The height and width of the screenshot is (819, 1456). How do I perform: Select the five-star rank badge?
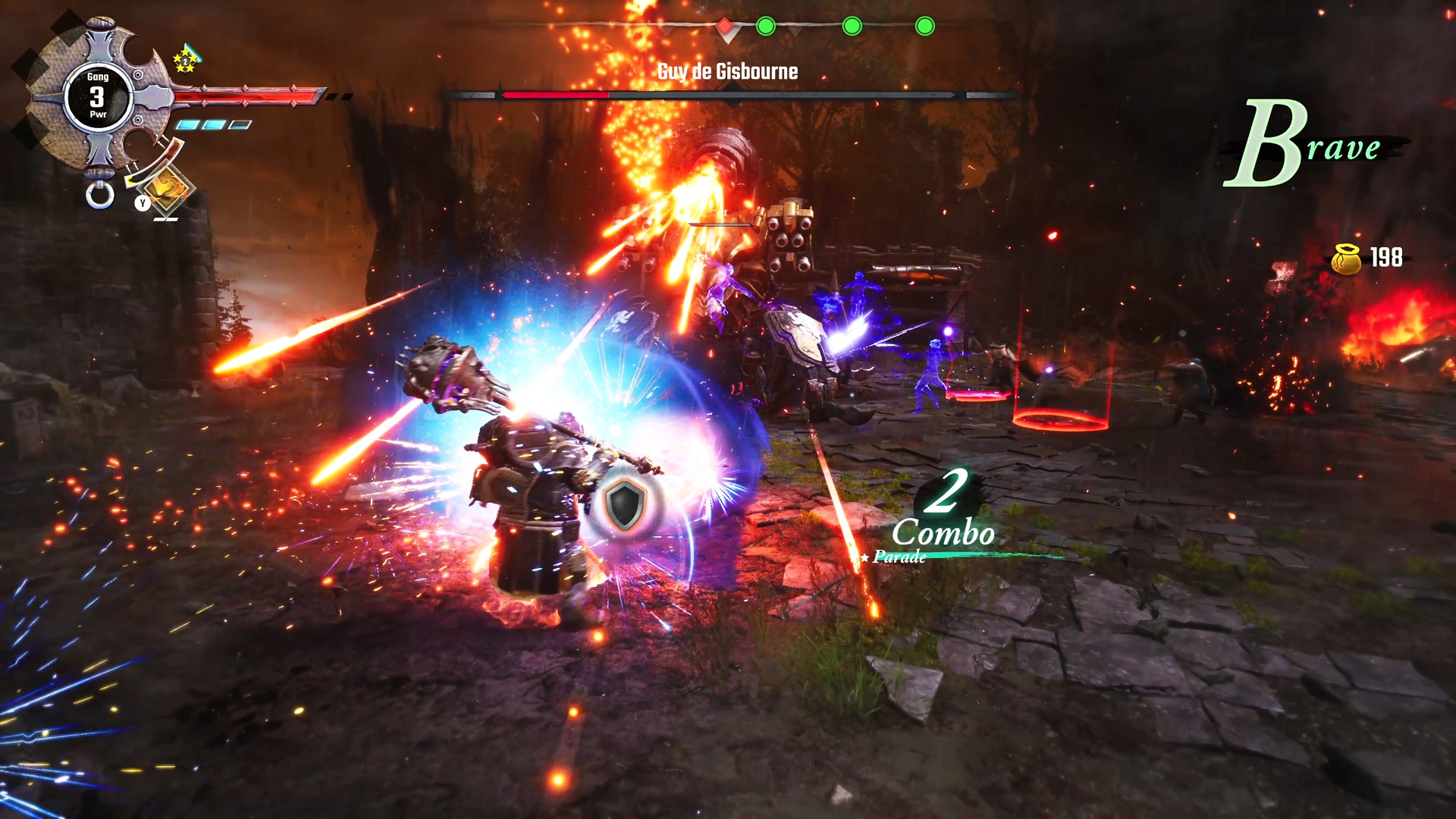pos(185,61)
